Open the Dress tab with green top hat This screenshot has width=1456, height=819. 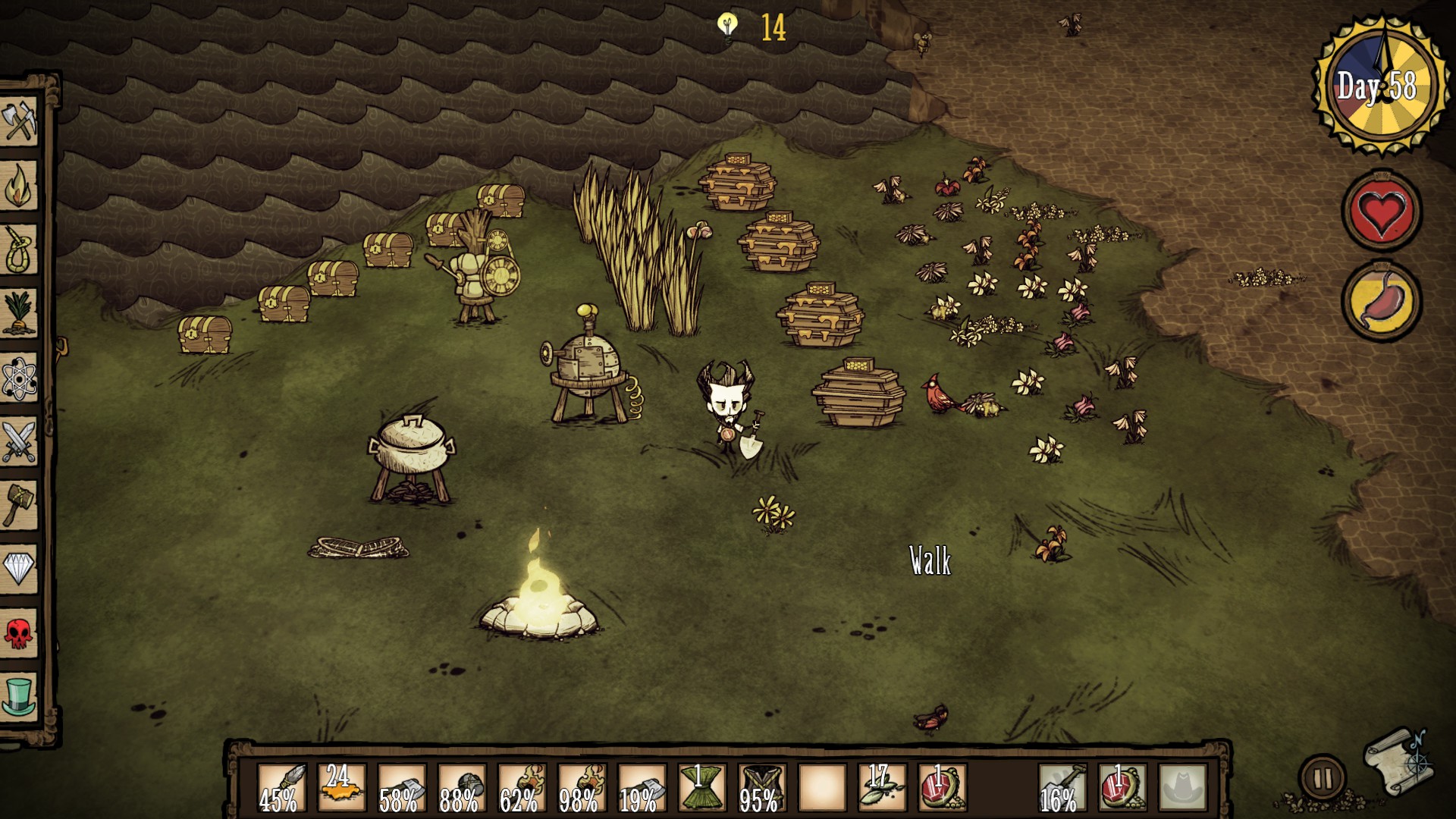(x=19, y=695)
